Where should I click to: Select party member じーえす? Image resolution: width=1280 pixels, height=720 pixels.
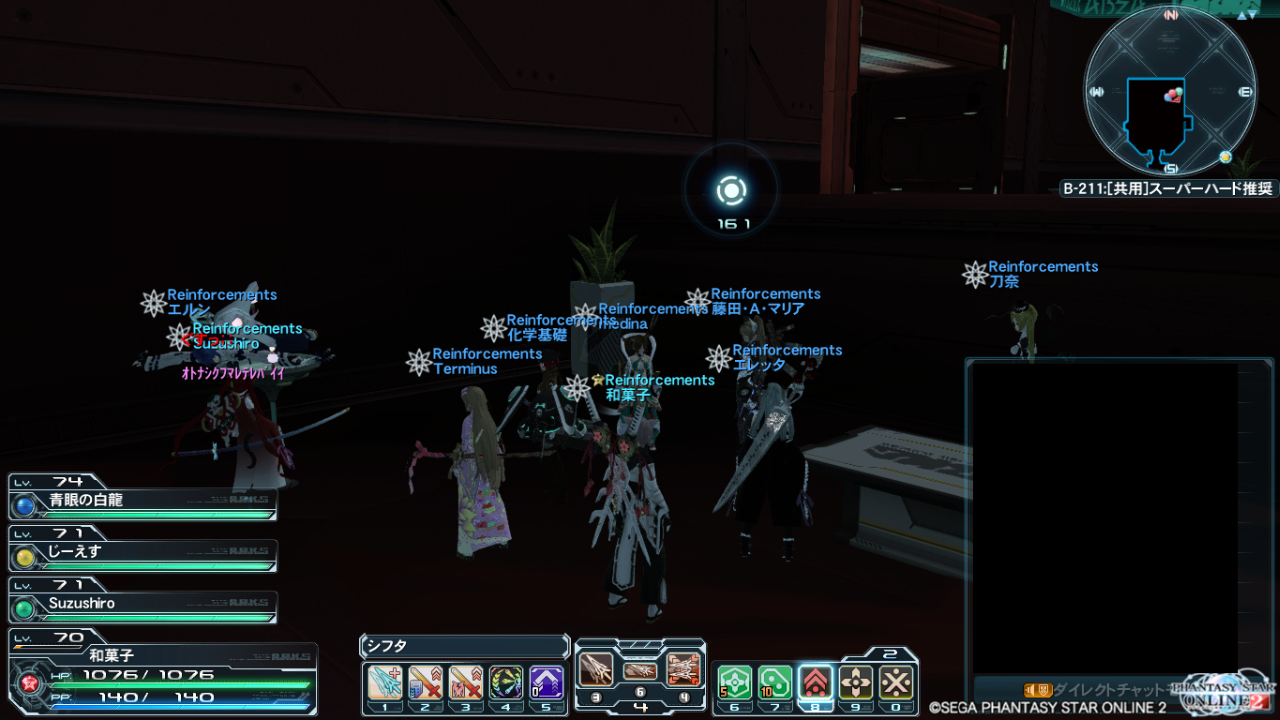[143, 553]
